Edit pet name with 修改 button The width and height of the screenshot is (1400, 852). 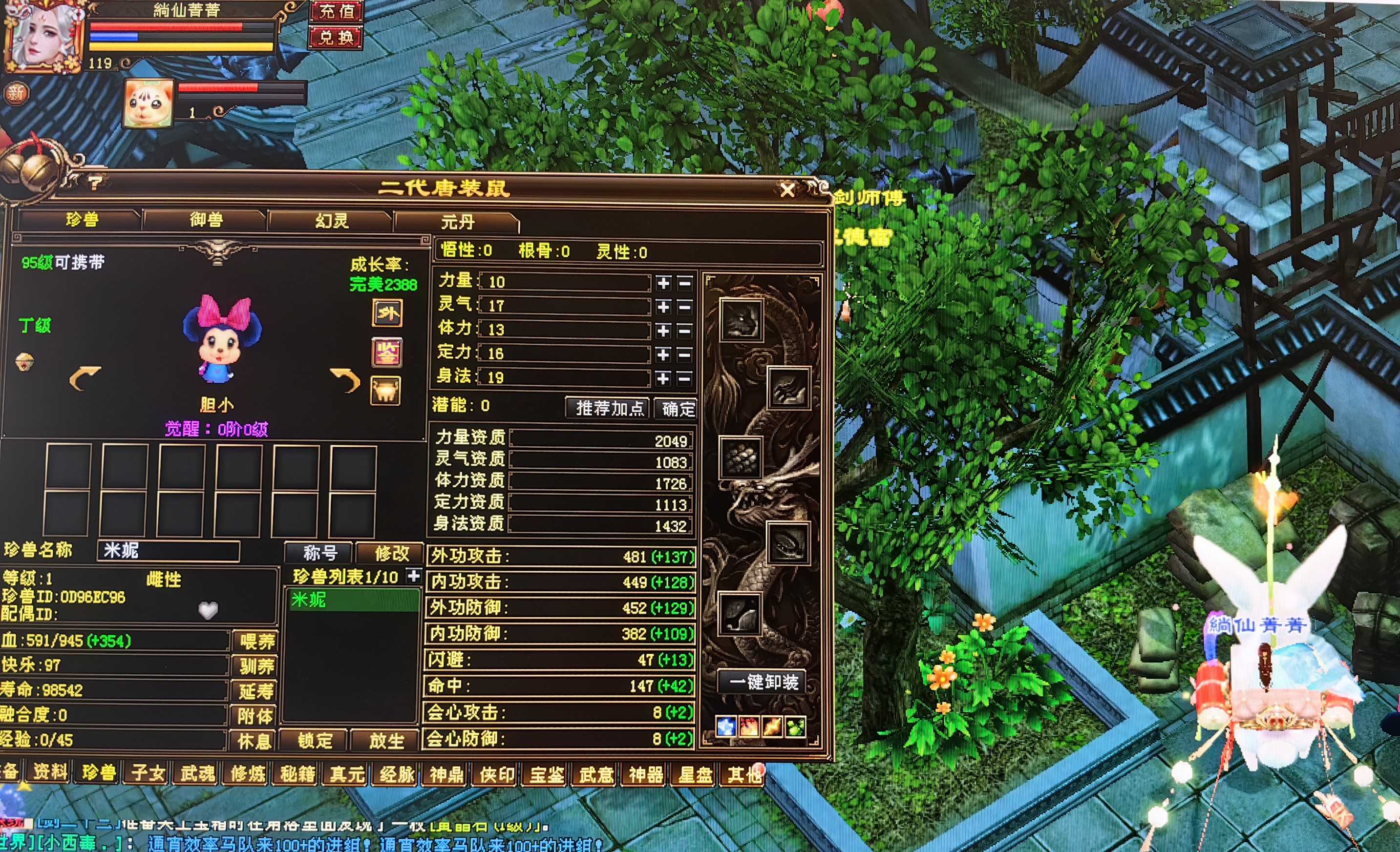pos(391,553)
